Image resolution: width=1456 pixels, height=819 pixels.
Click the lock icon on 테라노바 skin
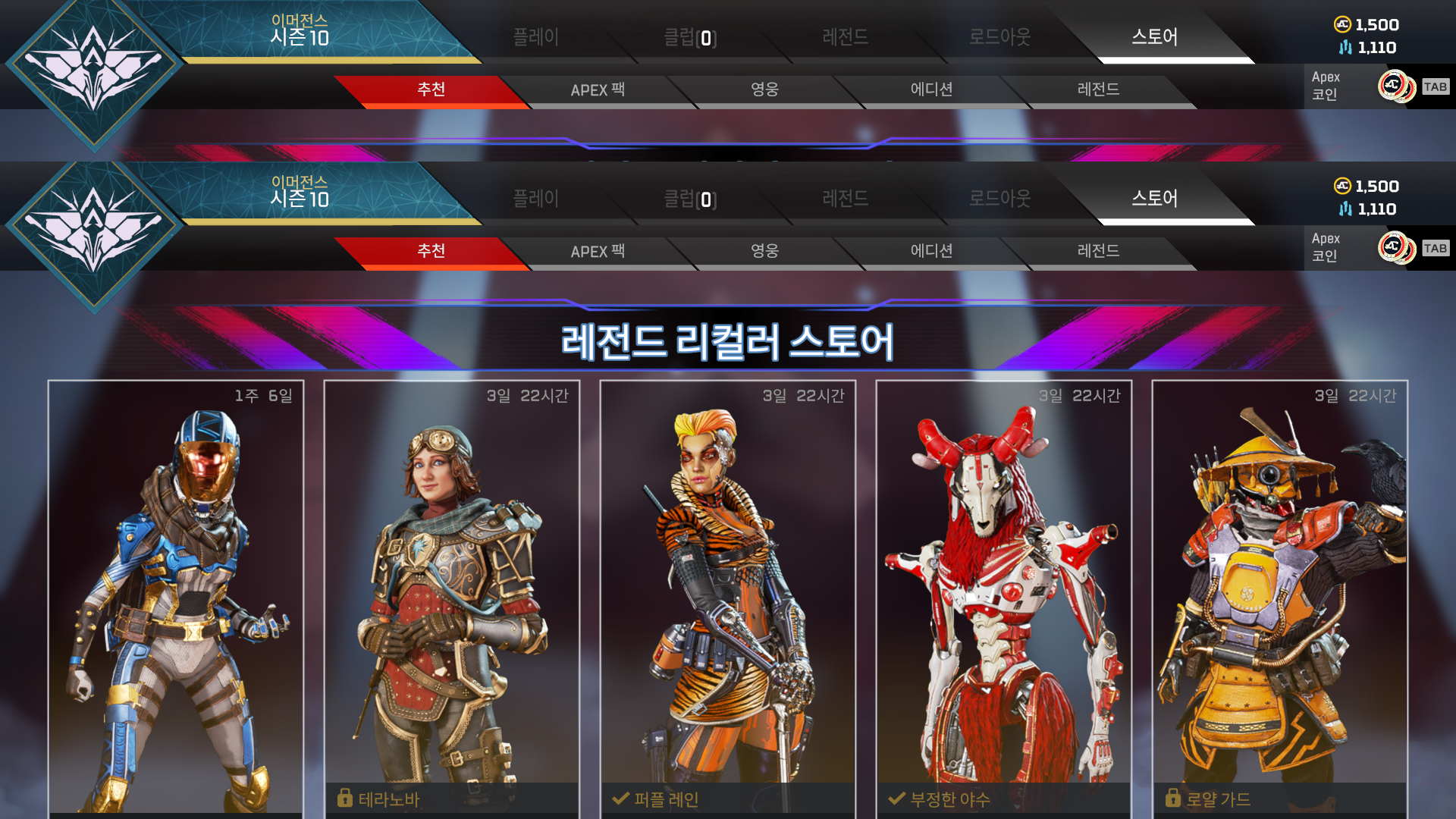[345, 799]
